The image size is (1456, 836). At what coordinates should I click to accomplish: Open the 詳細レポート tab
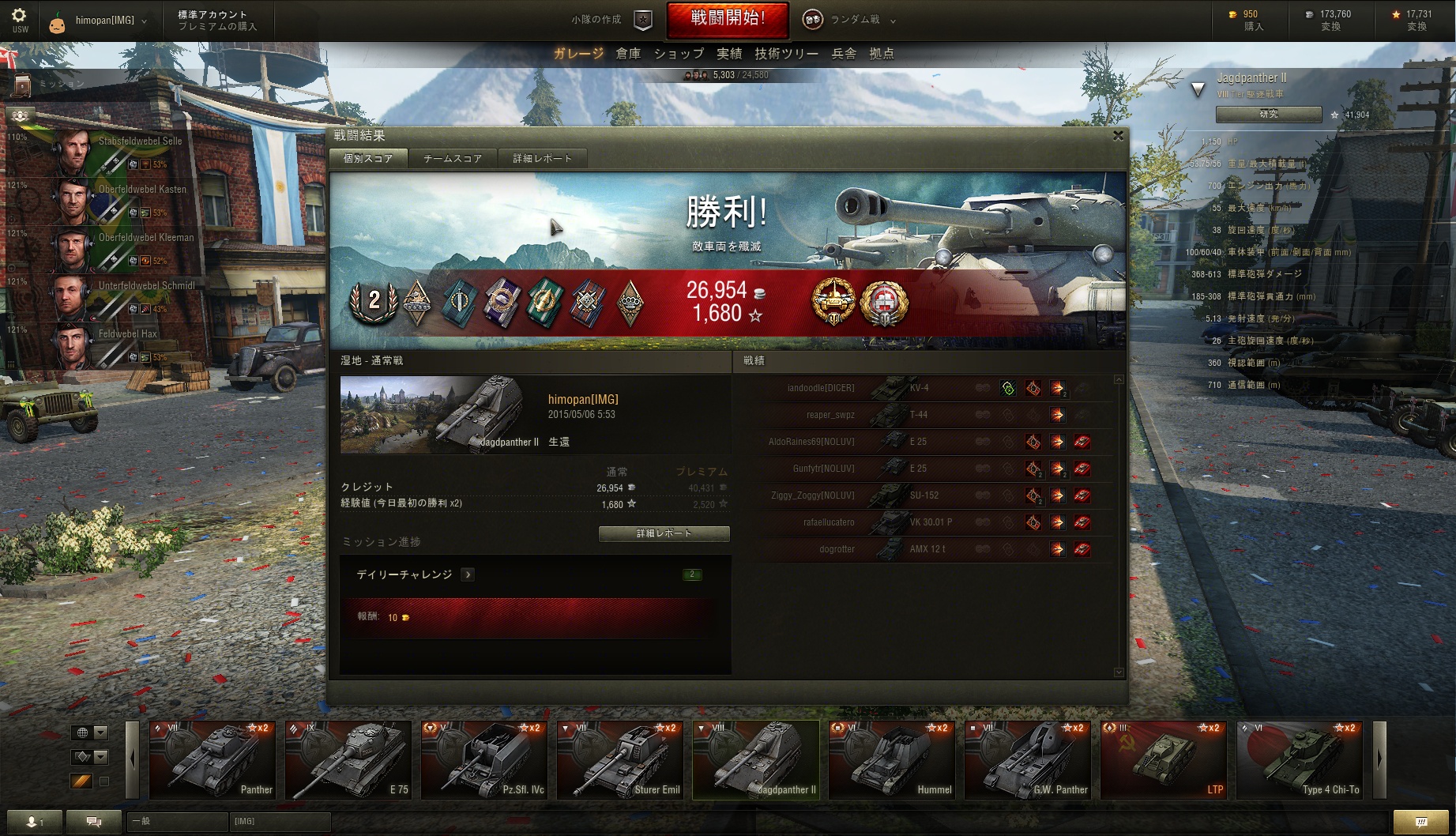pyautogui.click(x=542, y=158)
